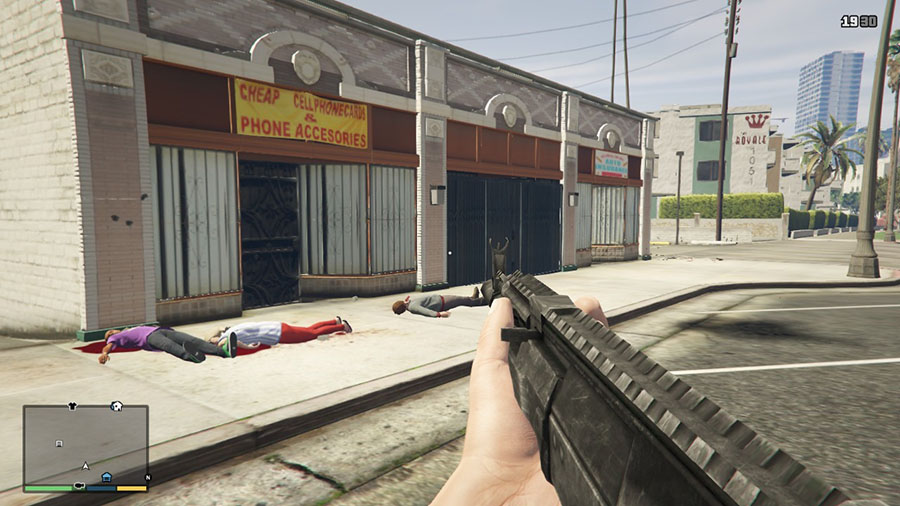
Task: Click the minimap radar panel
Action: pyautogui.click(x=85, y=445)
